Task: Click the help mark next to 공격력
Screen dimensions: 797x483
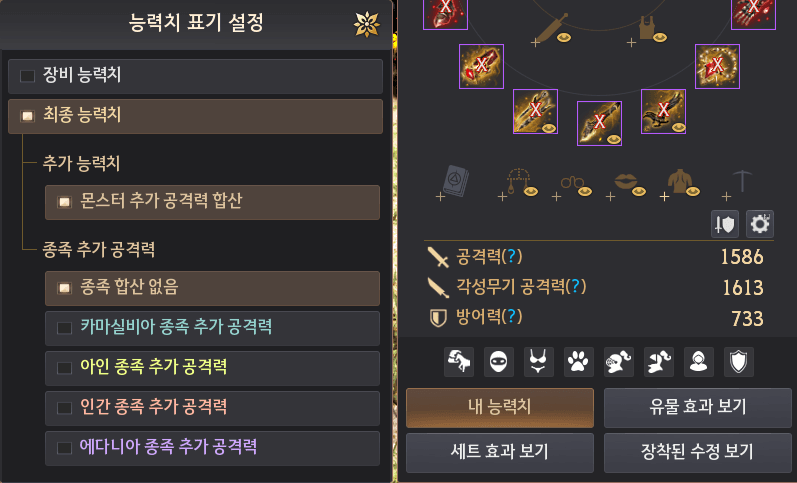Action: click(510, 257)
